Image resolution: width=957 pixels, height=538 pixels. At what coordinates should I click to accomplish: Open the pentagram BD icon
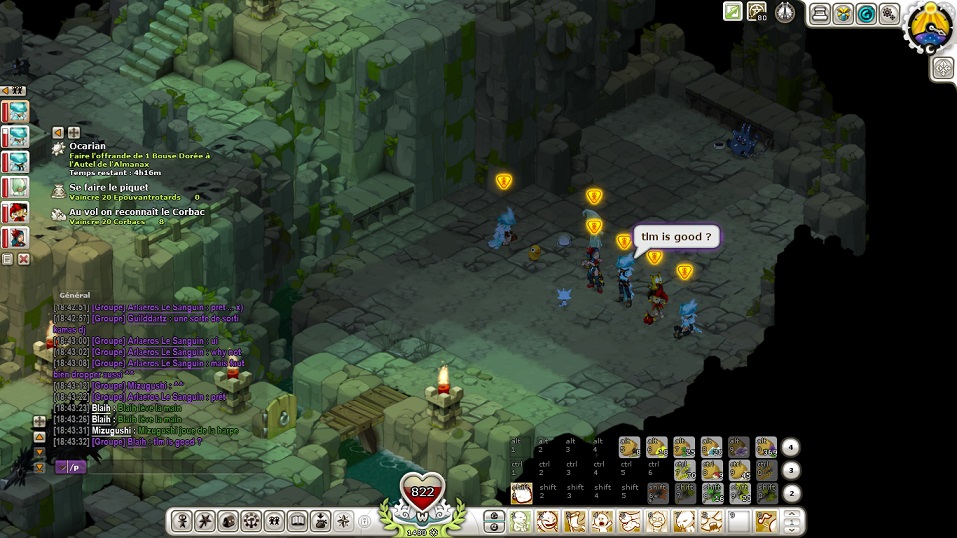pos(758,12)
